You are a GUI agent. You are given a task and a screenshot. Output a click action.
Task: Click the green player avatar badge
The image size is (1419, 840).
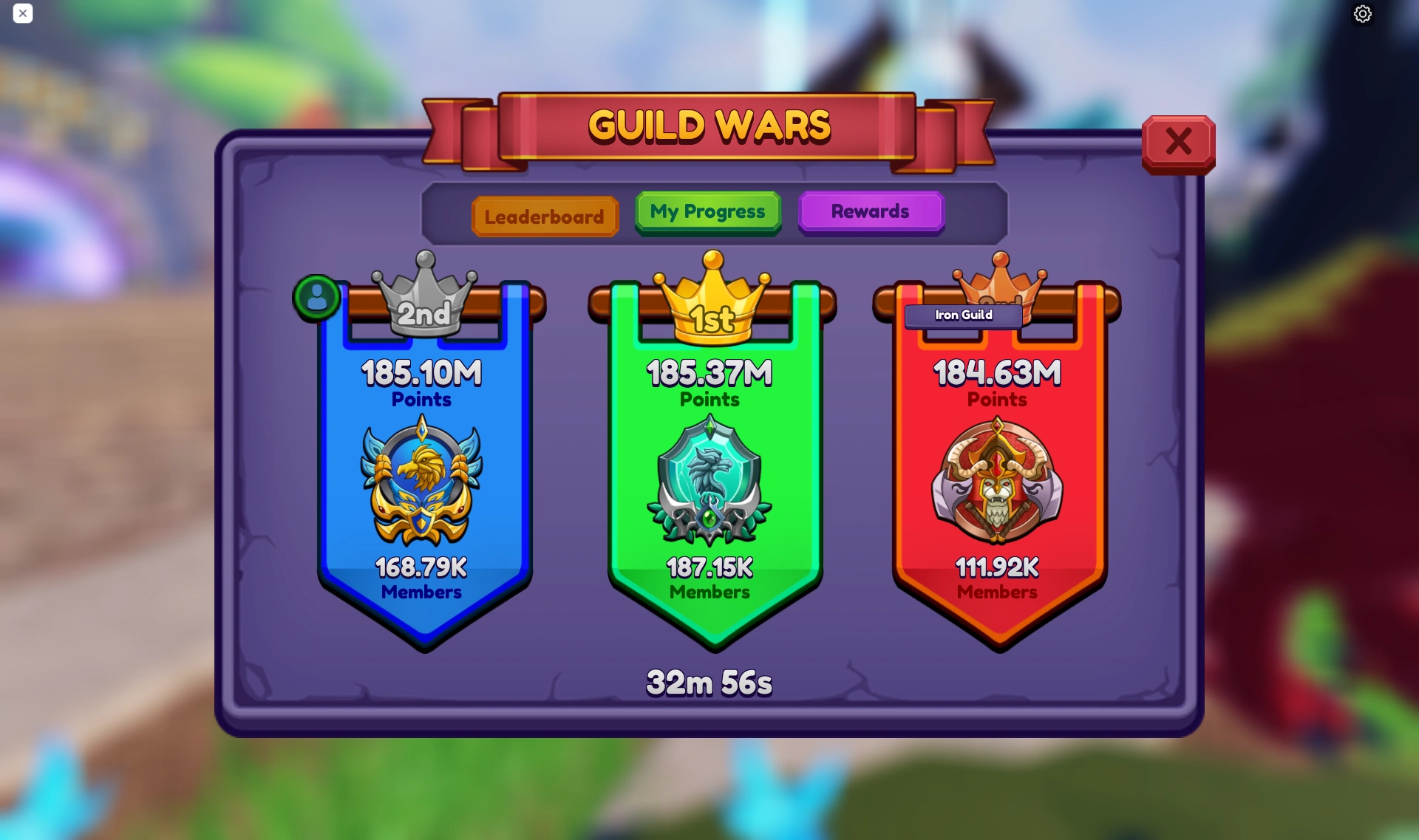click(x=317, y=298)
